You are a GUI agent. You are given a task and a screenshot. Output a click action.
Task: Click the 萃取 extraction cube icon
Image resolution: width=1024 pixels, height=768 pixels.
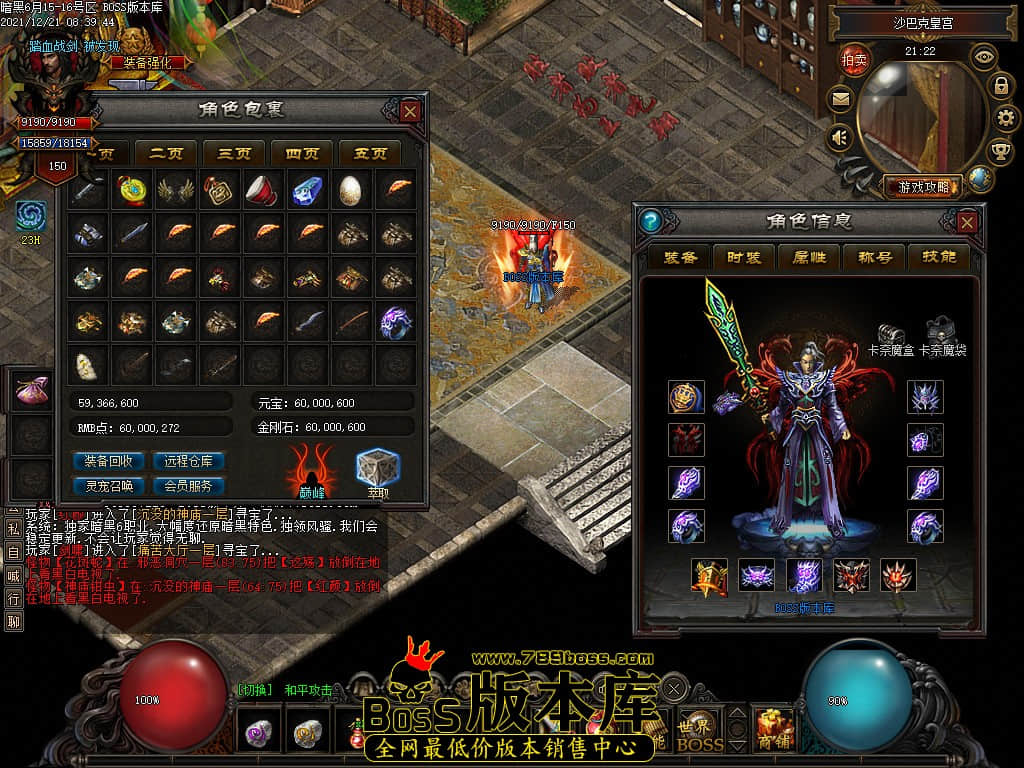[x=377, y=468]
